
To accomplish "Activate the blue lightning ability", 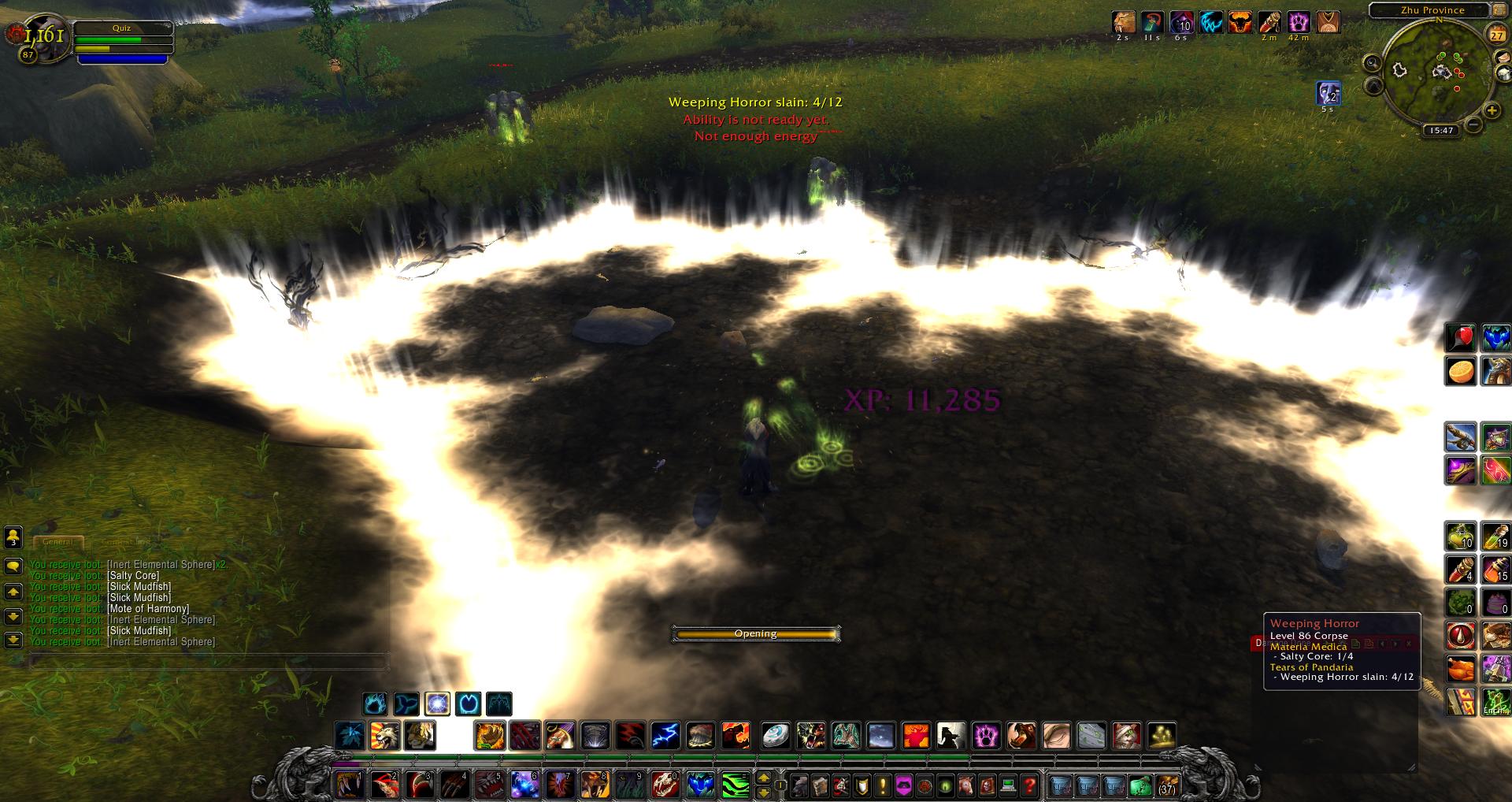I will 665,736.
